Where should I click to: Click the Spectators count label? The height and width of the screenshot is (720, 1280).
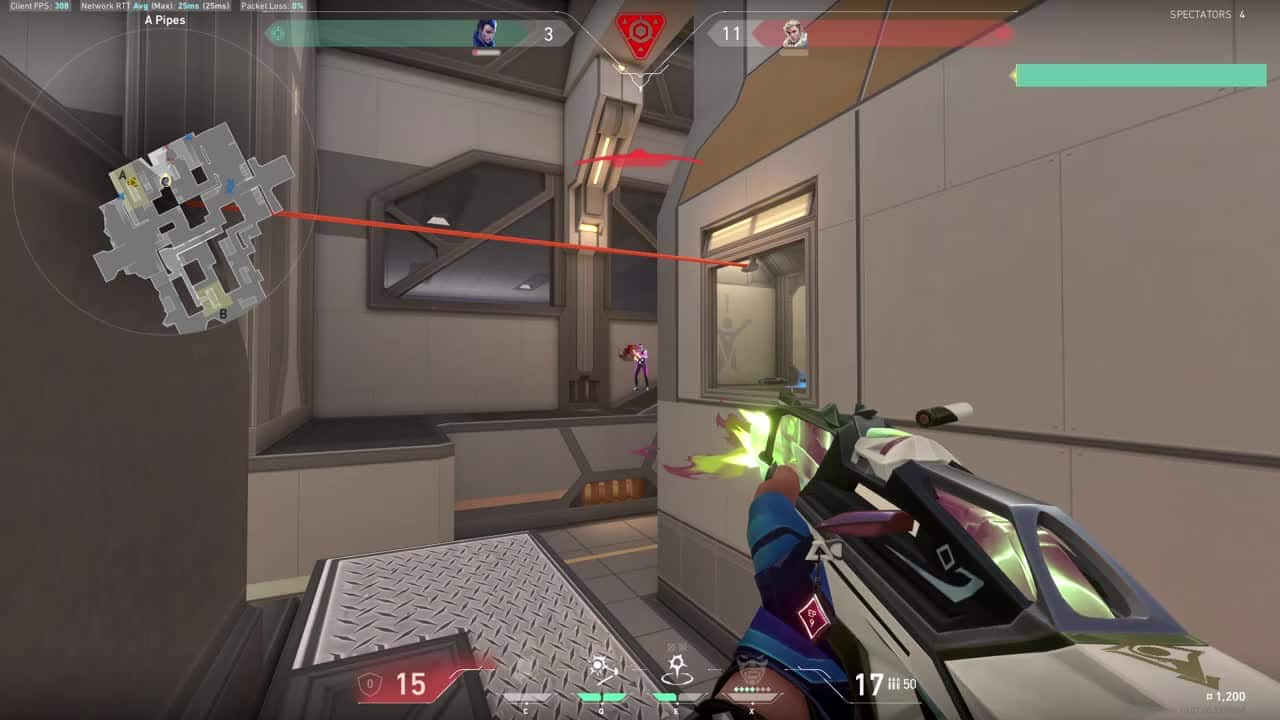[x=1207, y=15]
